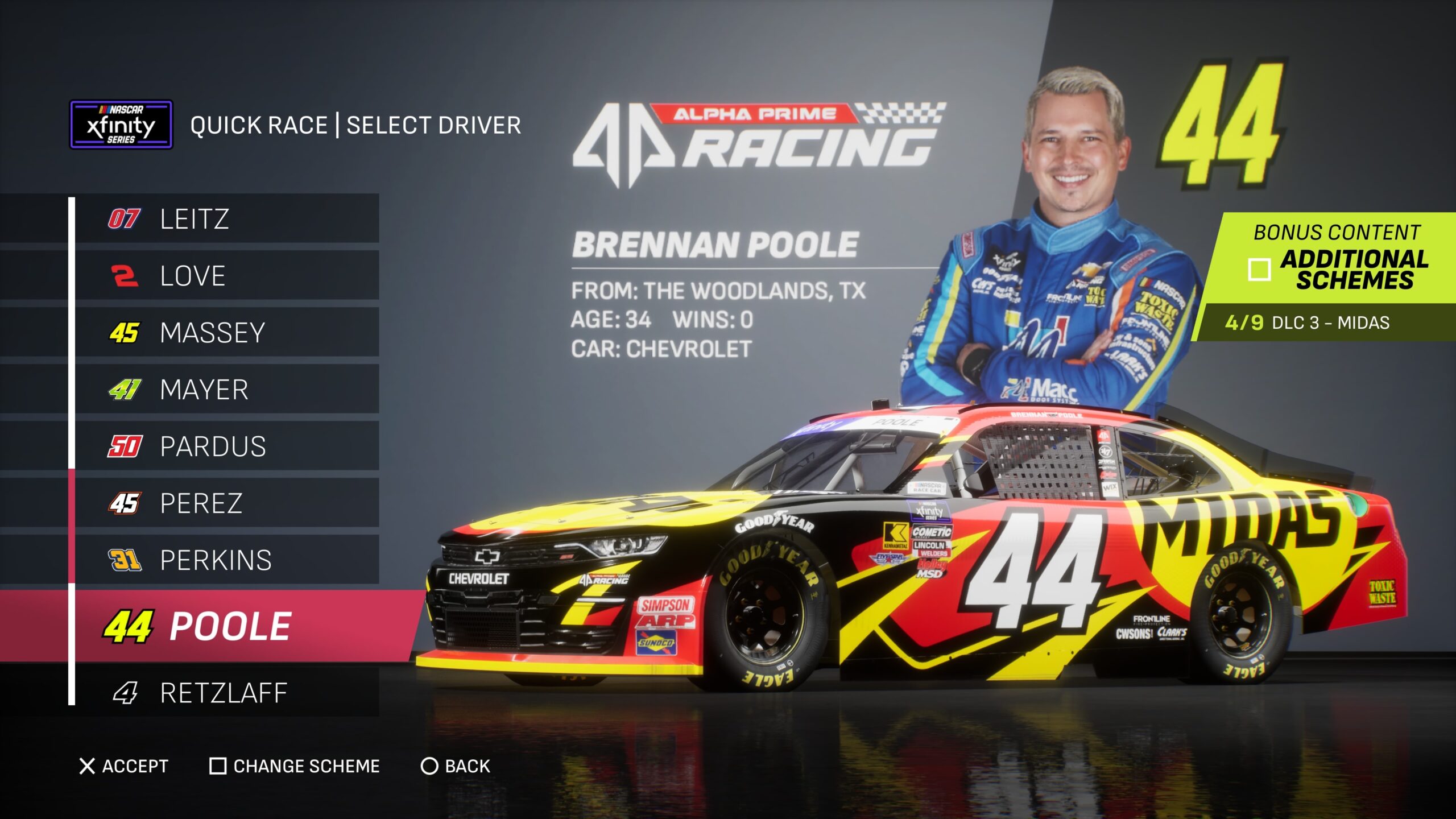The height and width of the screenshot is (819, 1456).
Task: Pick Massey in the yellow 45 car
Action: coord(226,333)
